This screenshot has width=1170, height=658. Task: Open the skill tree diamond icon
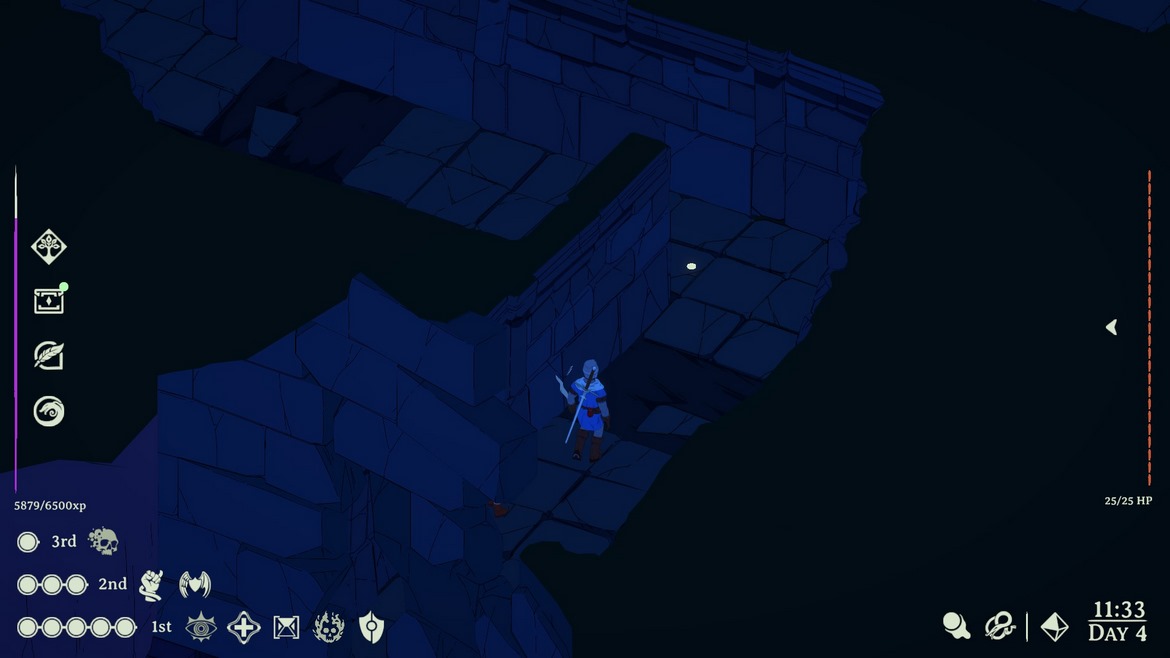tap(48, 246)
